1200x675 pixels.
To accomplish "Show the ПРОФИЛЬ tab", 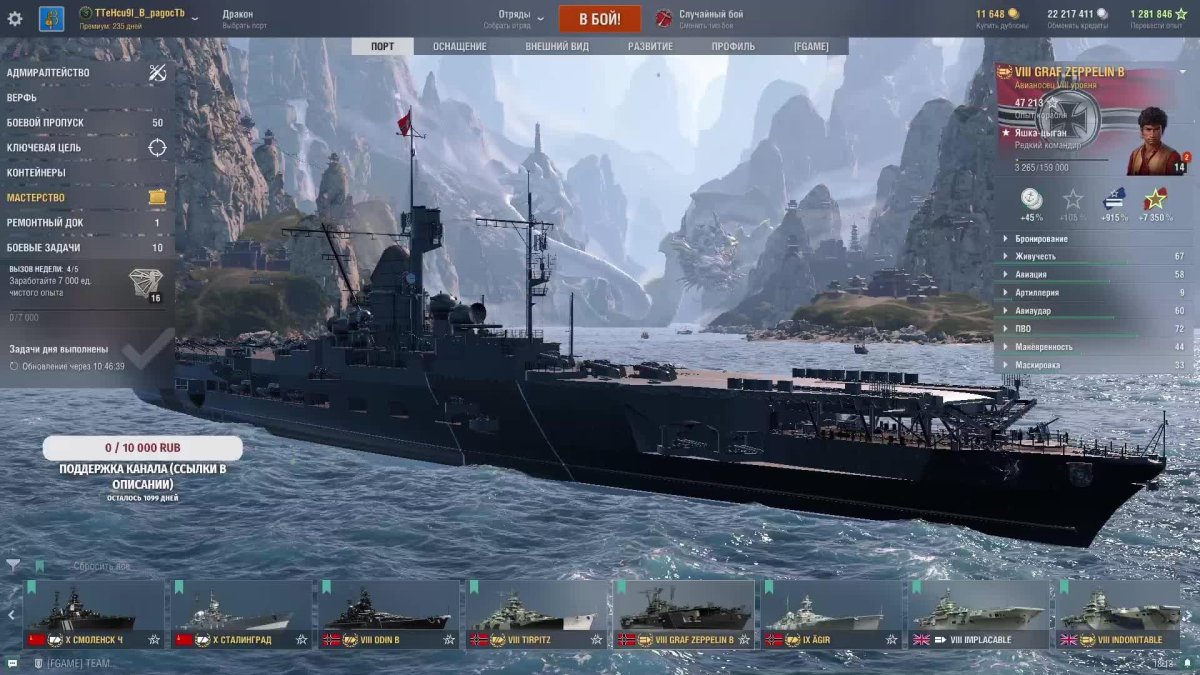I will pos(733,47).
